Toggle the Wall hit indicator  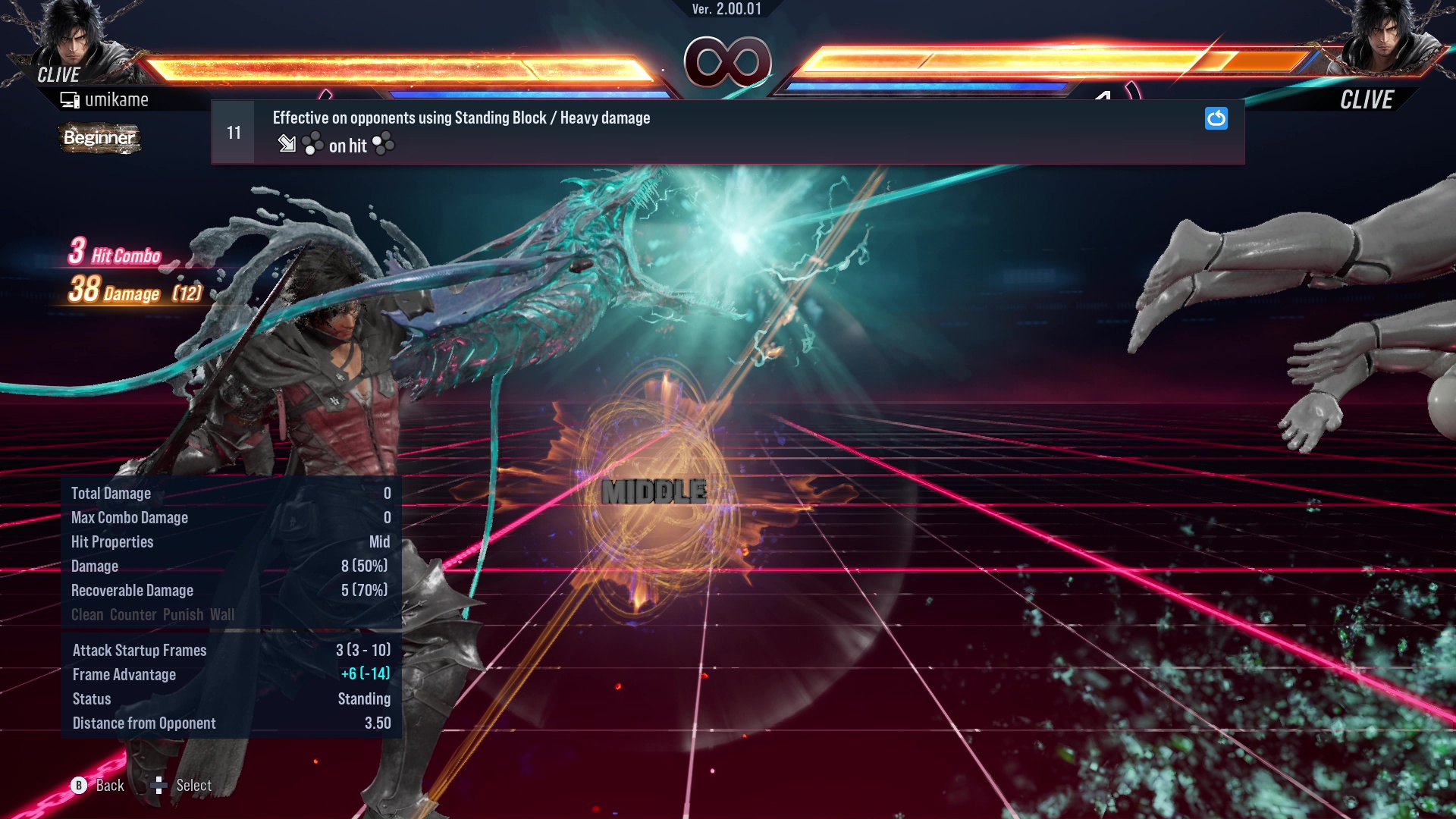coord(224,614)
